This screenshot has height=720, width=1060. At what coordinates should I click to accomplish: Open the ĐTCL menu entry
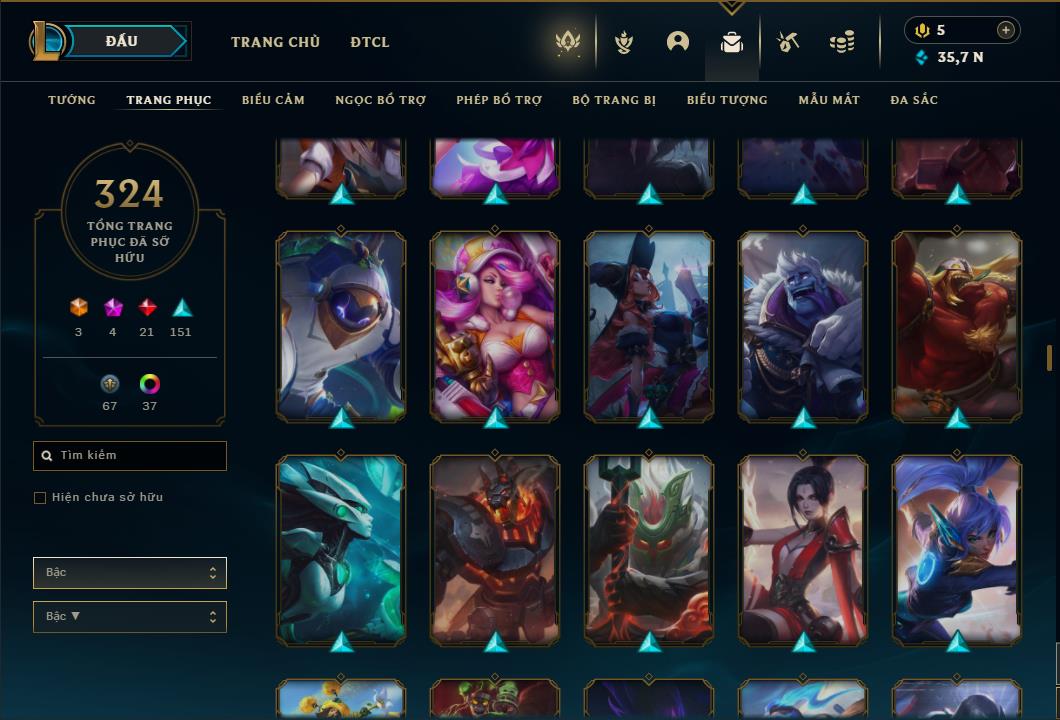[x=370, y=42]
